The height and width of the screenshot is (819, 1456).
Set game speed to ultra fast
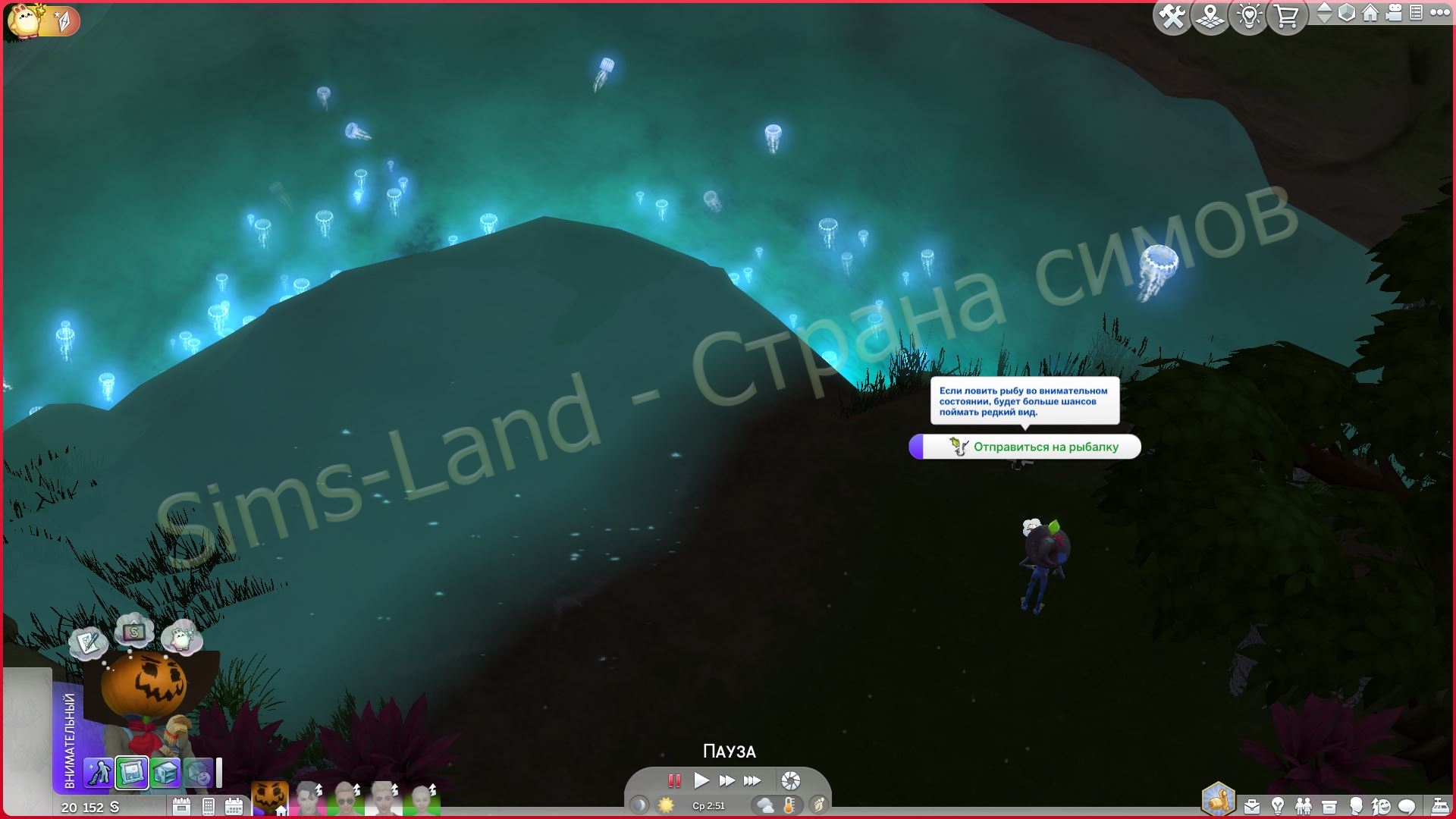[x=752, y=780]
